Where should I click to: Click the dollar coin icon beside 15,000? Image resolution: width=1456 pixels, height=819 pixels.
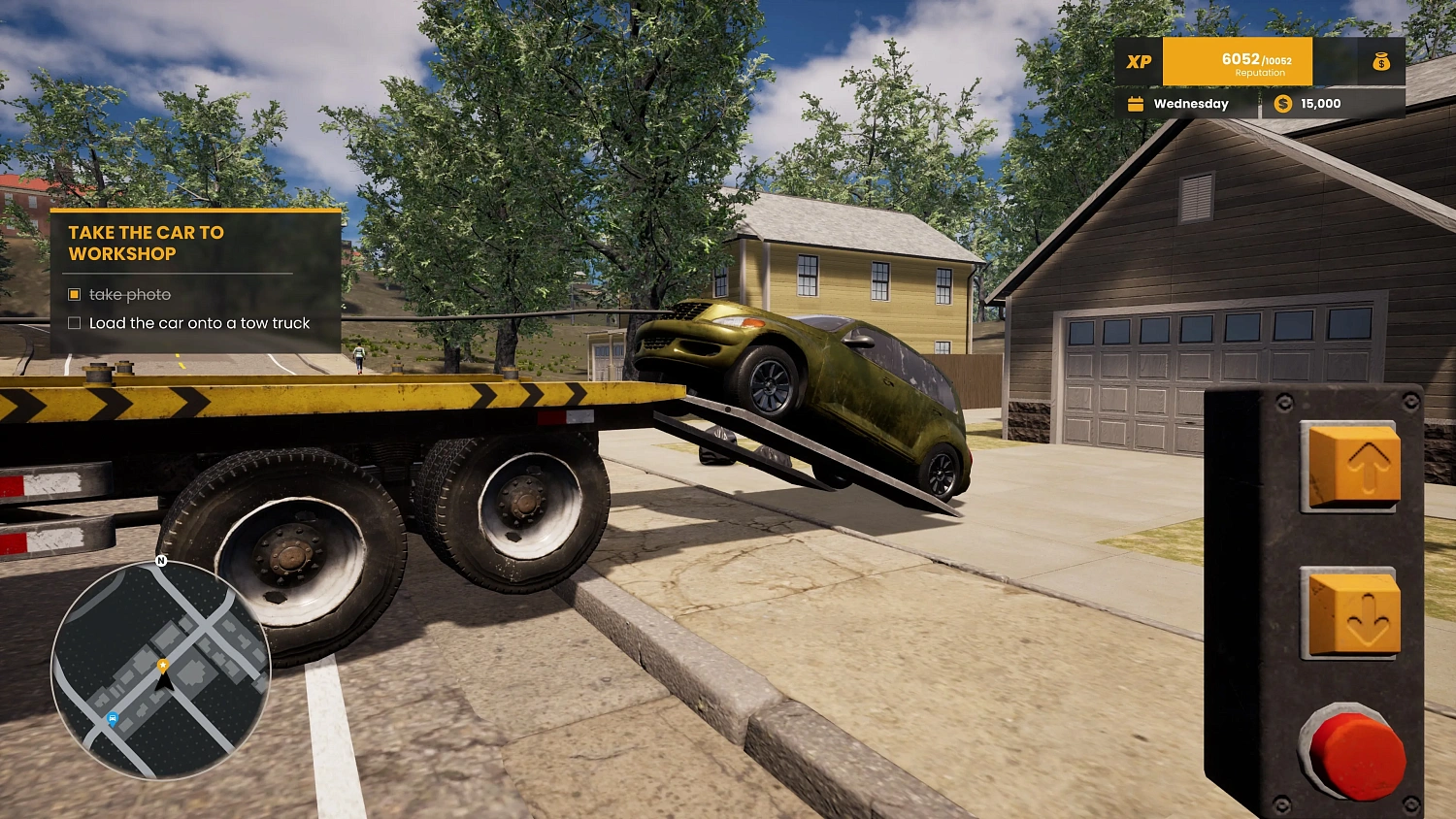tap(1285, 103)
